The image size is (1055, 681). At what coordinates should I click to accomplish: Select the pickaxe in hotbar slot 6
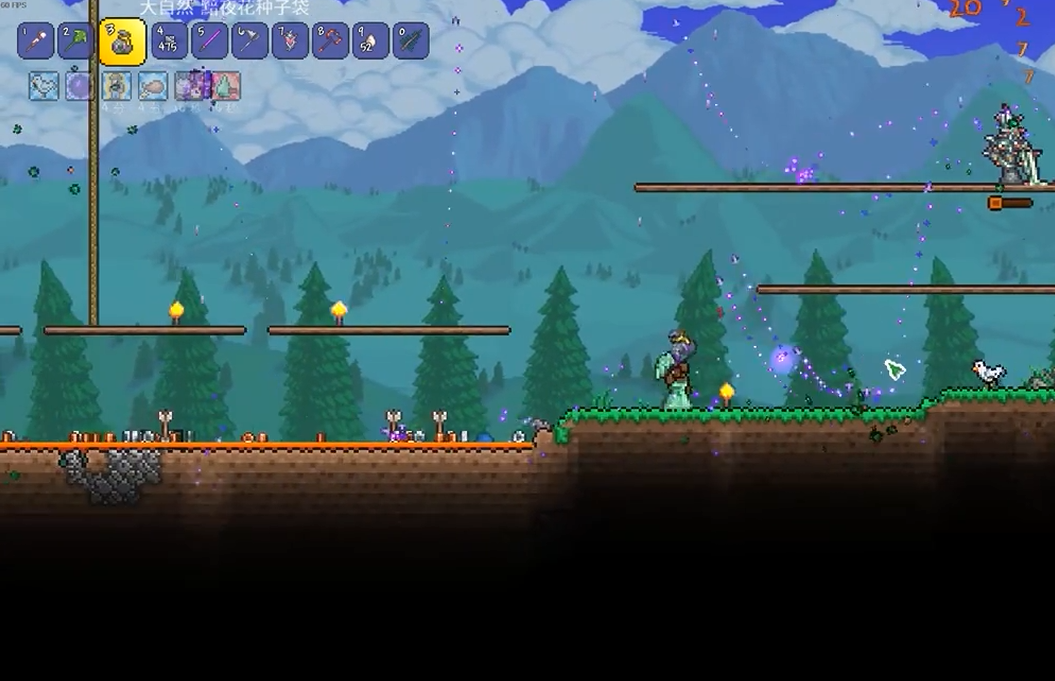click(250, 41)
